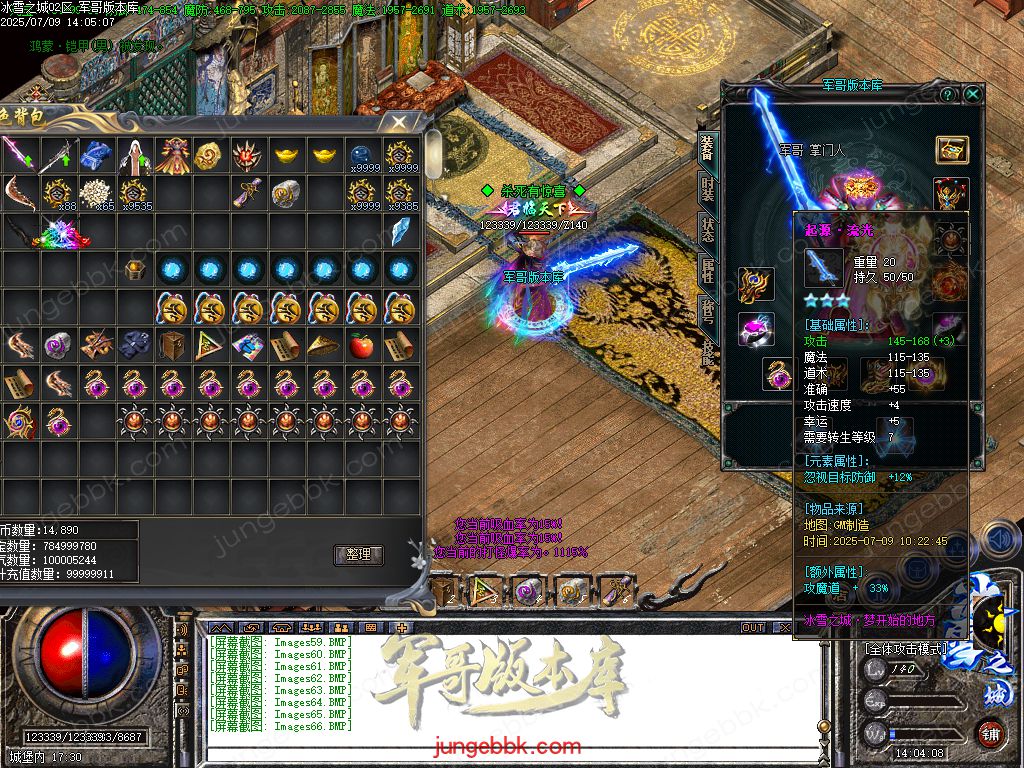Use the wooden crate in the quick bar

pyautogui.click(x=441, y=590)
